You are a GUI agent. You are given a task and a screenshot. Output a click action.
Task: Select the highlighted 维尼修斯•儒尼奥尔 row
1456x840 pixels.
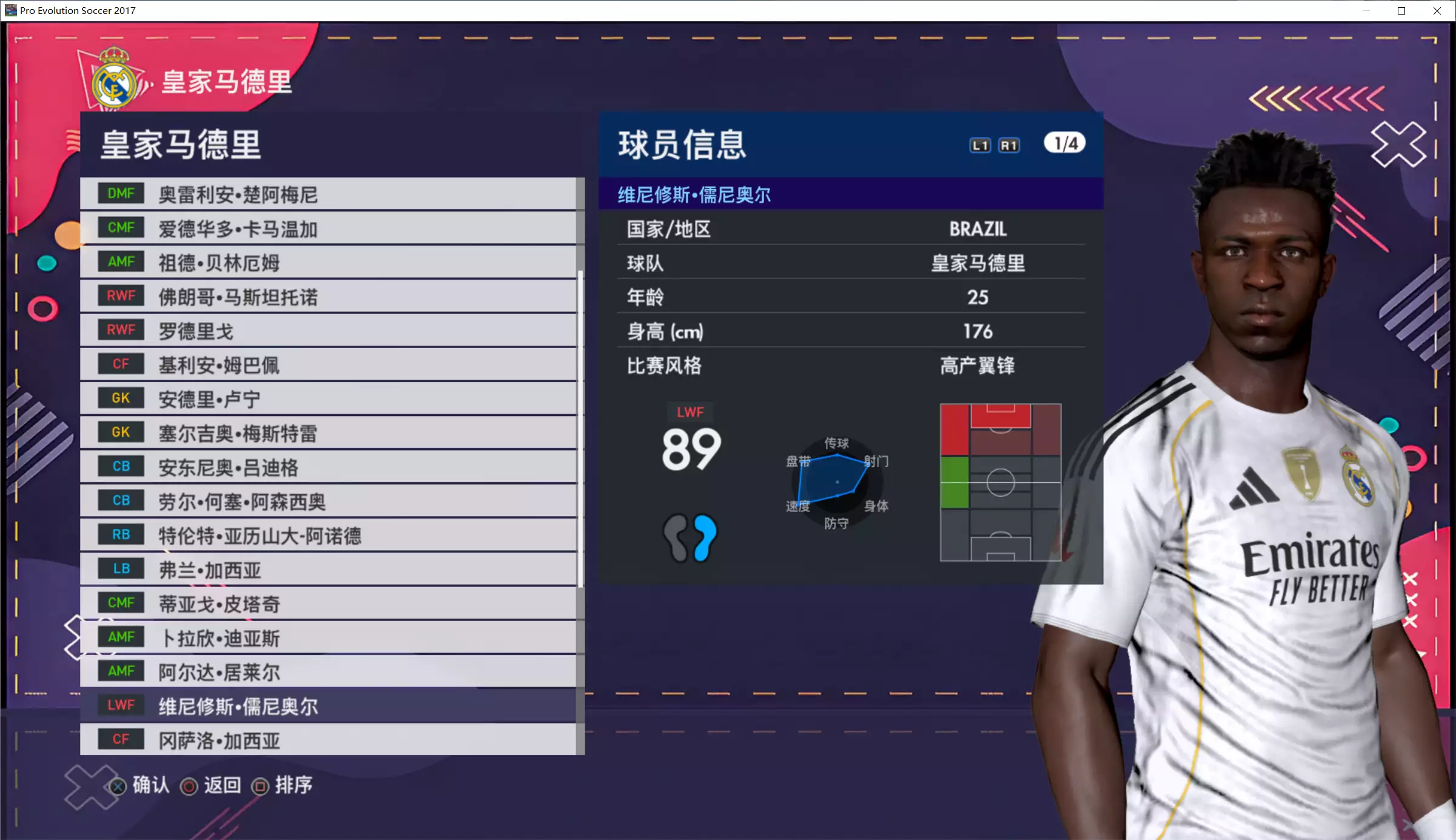pyautogui.click(x=327, y=706)
